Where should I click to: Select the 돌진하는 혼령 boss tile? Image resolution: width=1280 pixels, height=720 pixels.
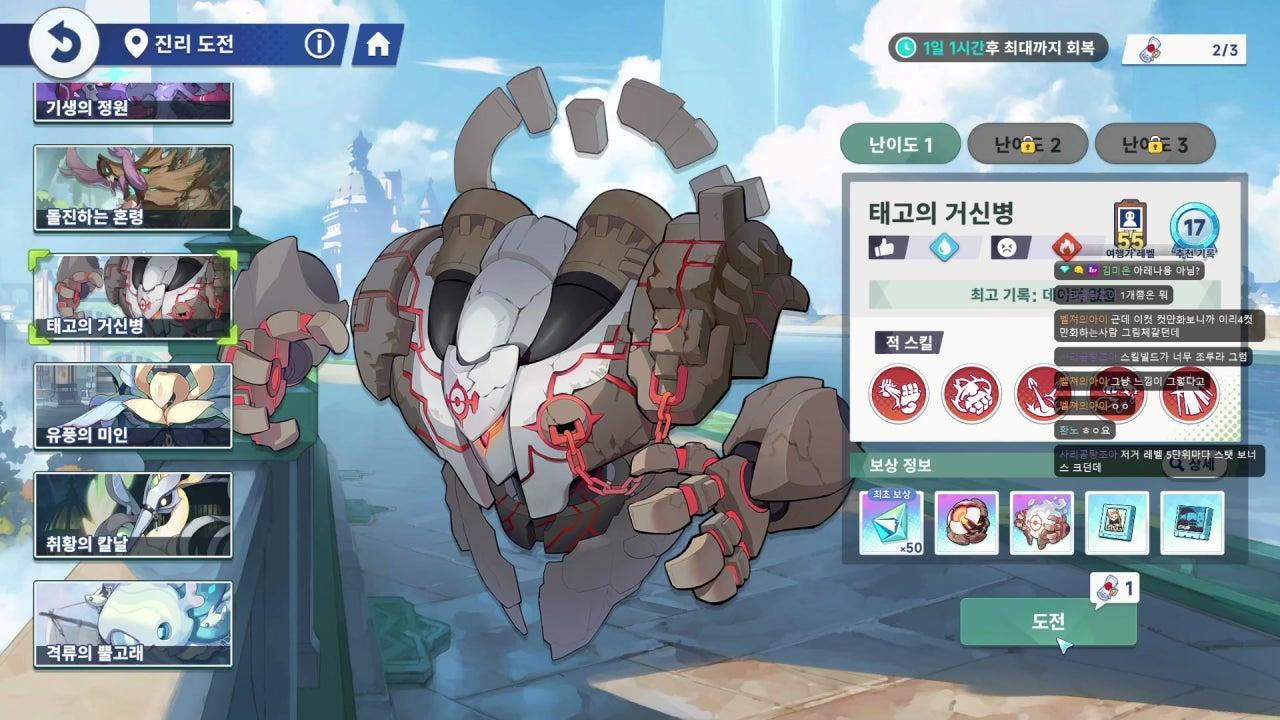click(133, 188)
